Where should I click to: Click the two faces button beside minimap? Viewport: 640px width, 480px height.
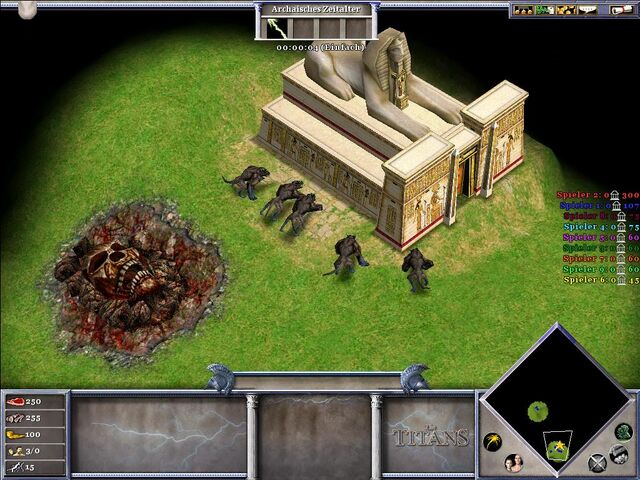coord(515,462)
